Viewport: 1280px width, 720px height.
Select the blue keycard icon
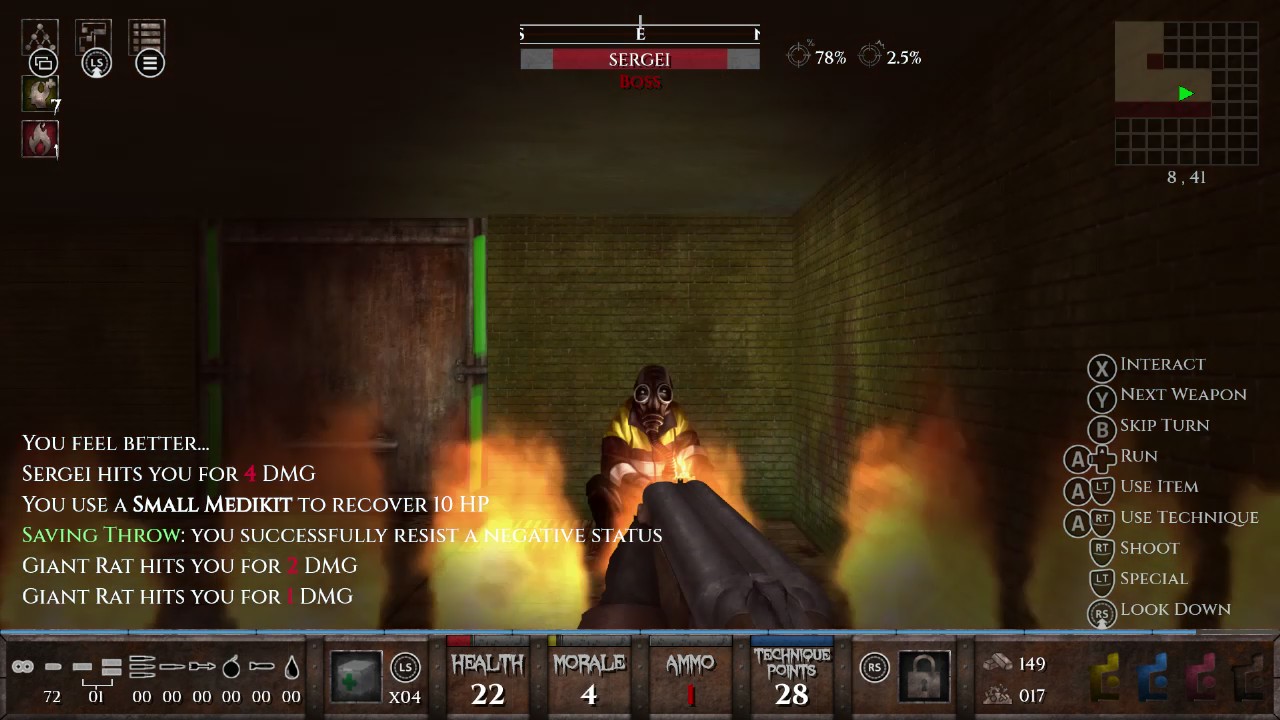1153,677
